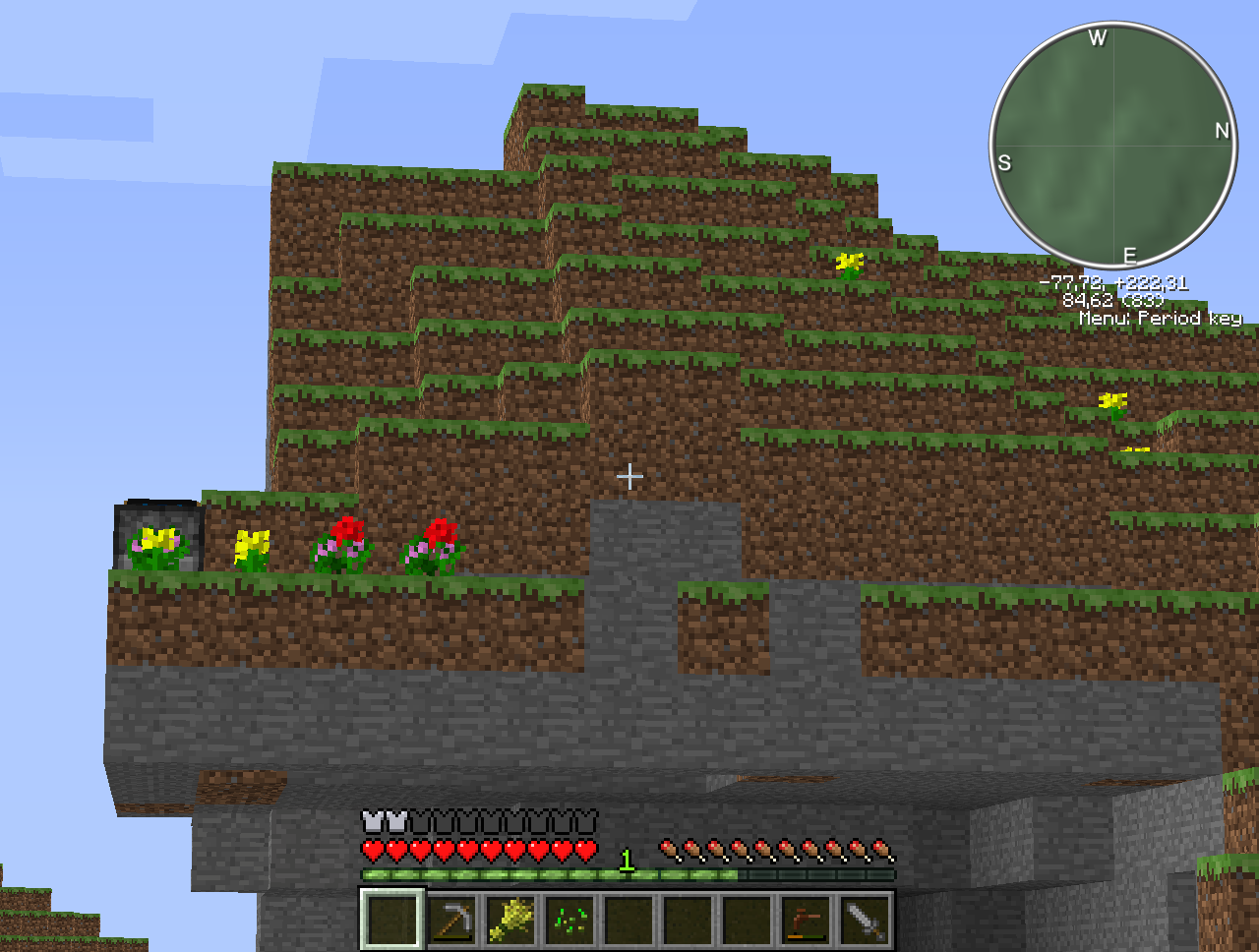Select the wheat hotbar slot

(510, 921)
